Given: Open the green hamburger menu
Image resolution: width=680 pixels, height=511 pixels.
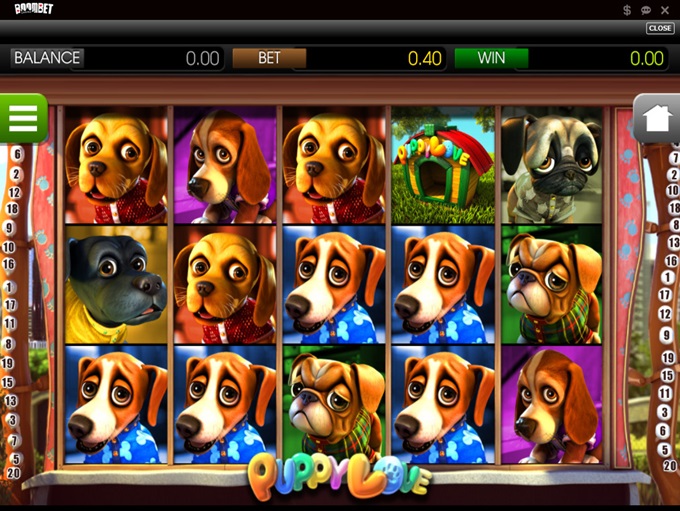Looking at the screenshot, I should pyautogui.click(x=23, y=118).
